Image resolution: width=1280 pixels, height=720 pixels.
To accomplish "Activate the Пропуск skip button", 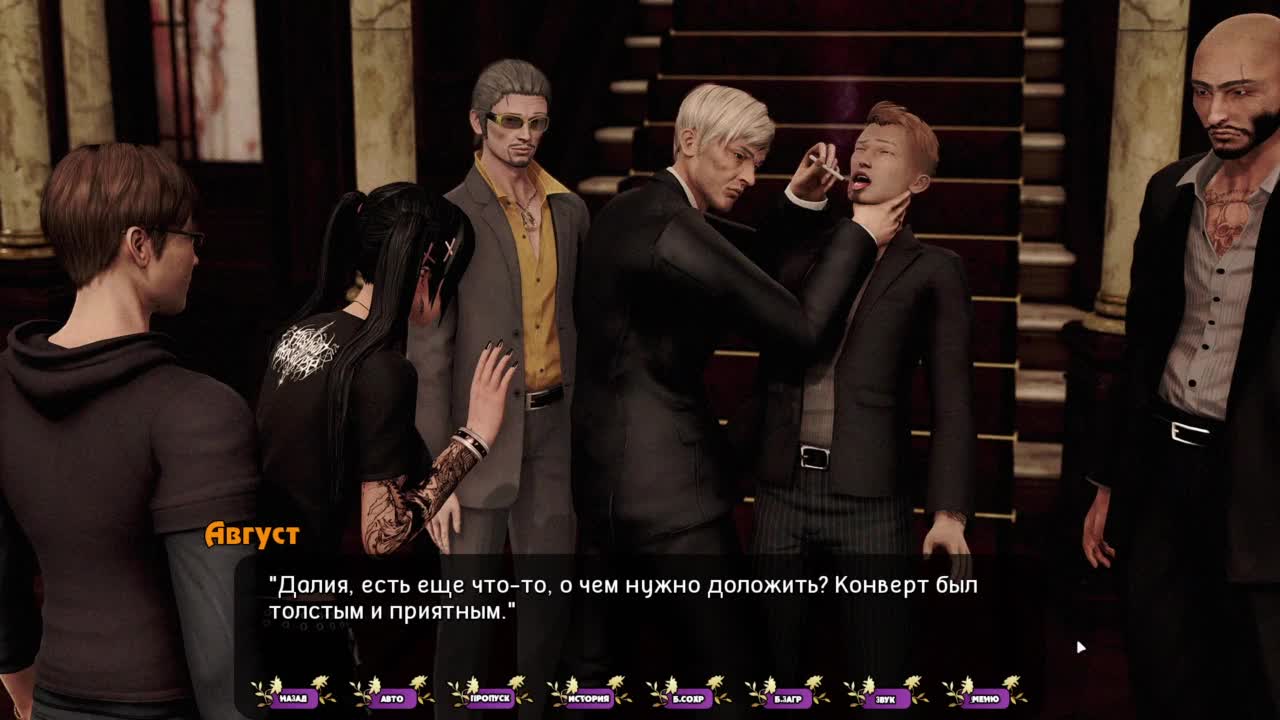I will click(x=490, y=698).
